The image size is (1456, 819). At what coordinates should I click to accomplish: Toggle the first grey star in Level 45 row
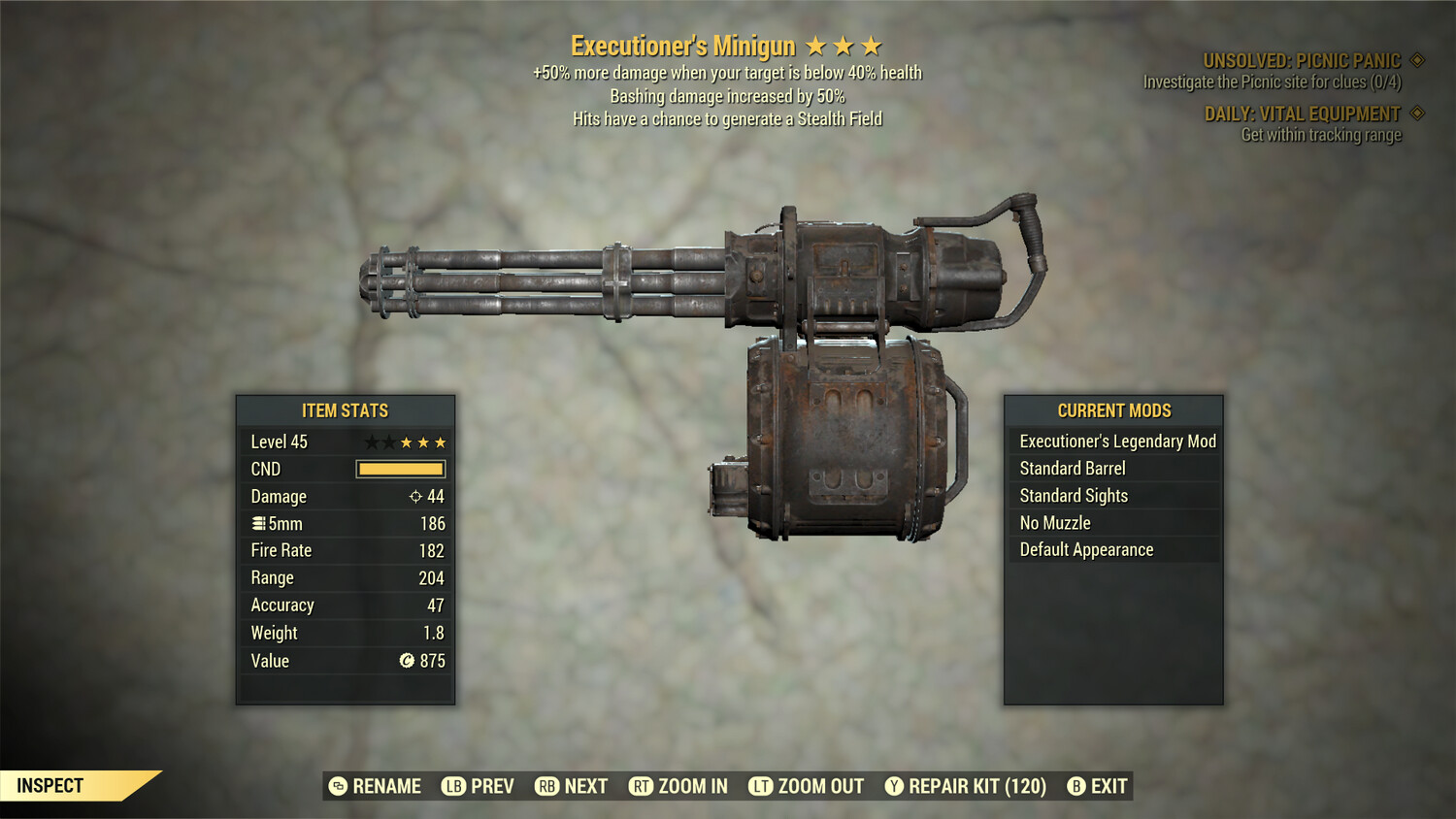[370, 442]
